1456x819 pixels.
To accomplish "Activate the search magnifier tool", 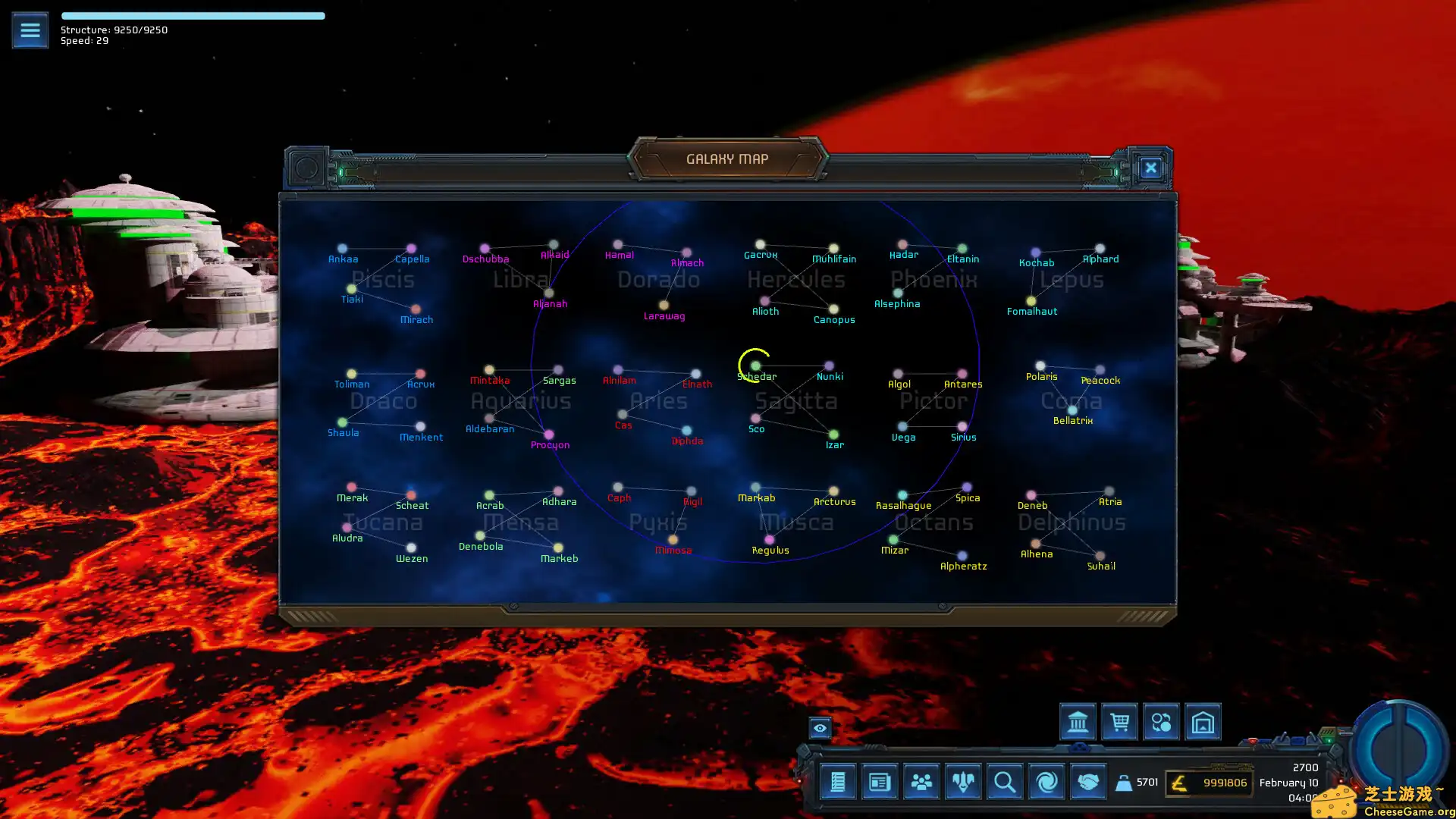I will point(1004,782).
